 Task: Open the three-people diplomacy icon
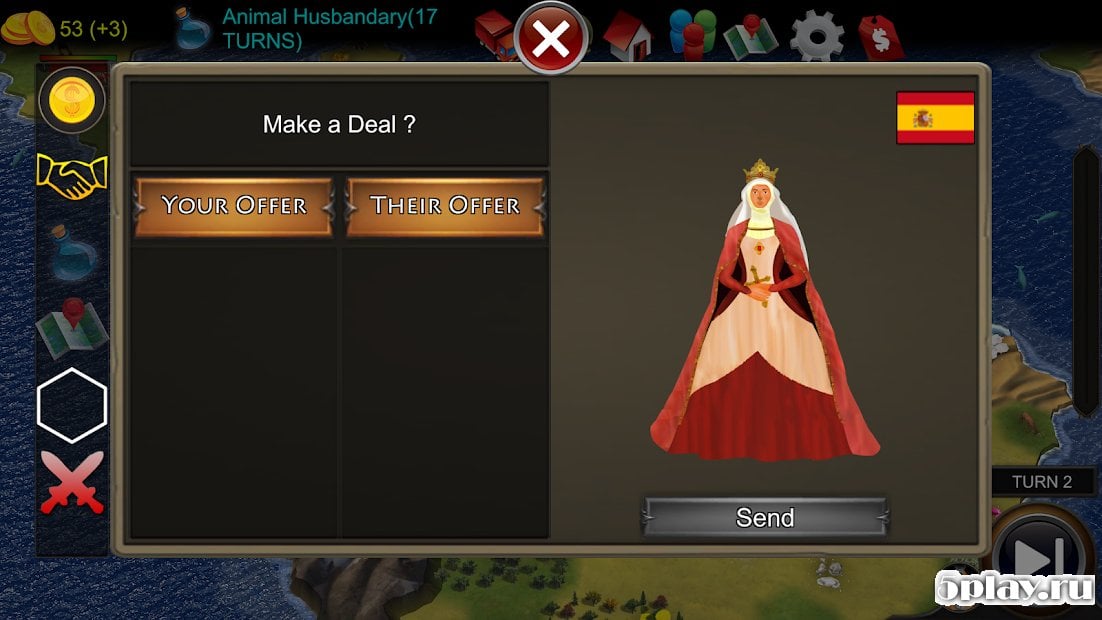click(x=692, y=35)
